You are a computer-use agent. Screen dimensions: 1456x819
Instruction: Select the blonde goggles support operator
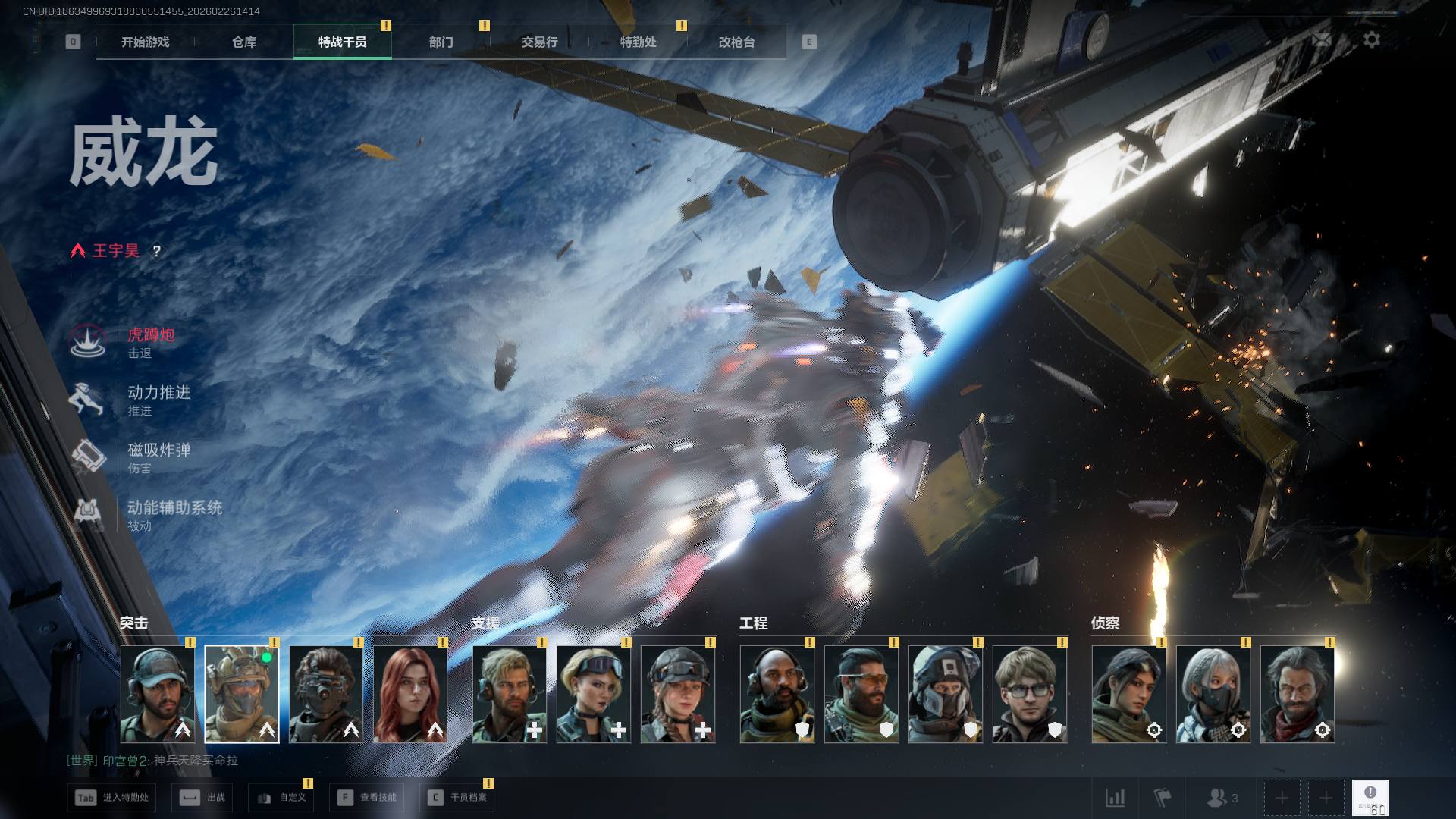[594, 694]
